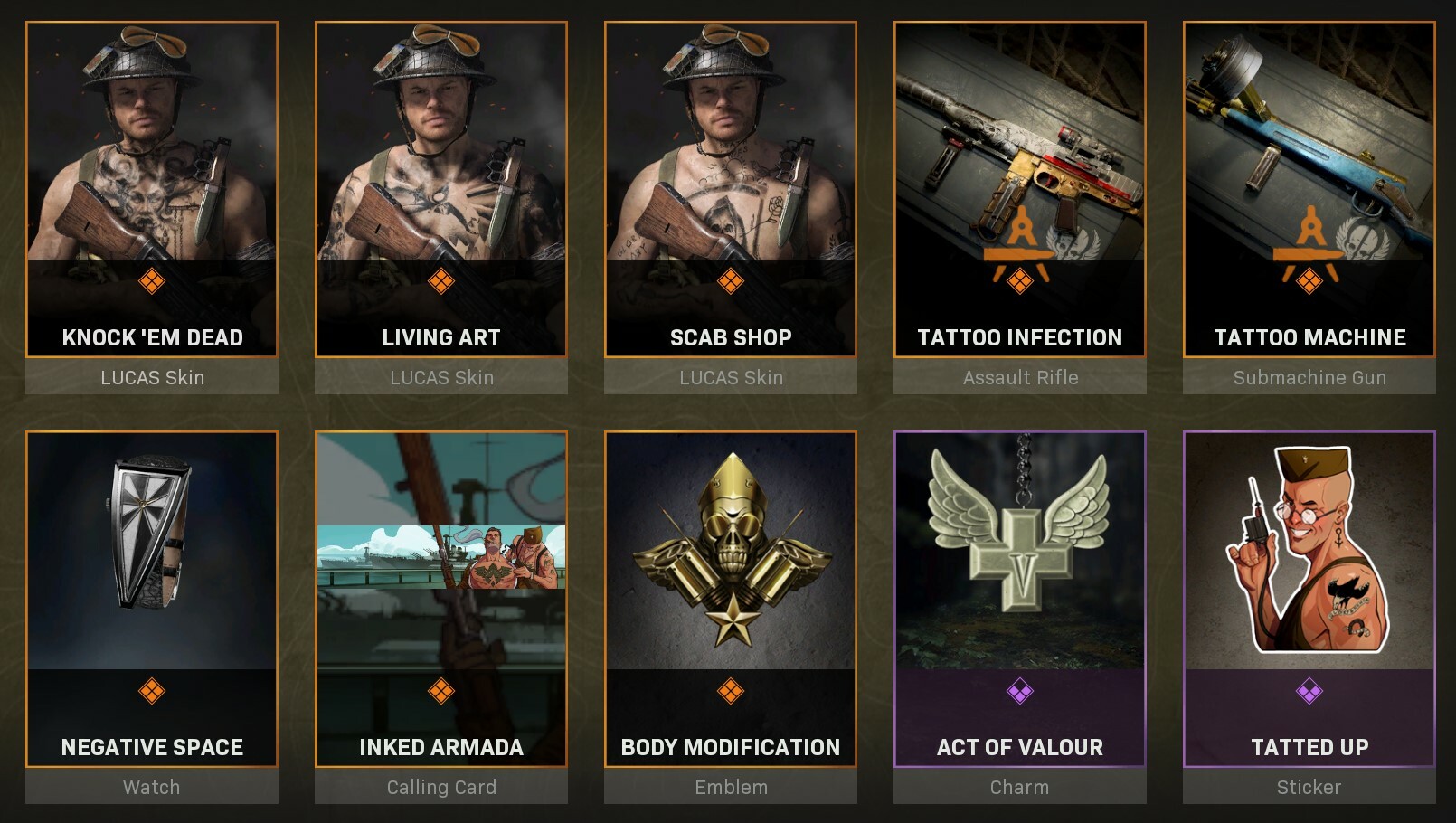Click the rarity diamond under Living Art
Viewport: 1456px width, 823px height.
(x=442, y=284)
